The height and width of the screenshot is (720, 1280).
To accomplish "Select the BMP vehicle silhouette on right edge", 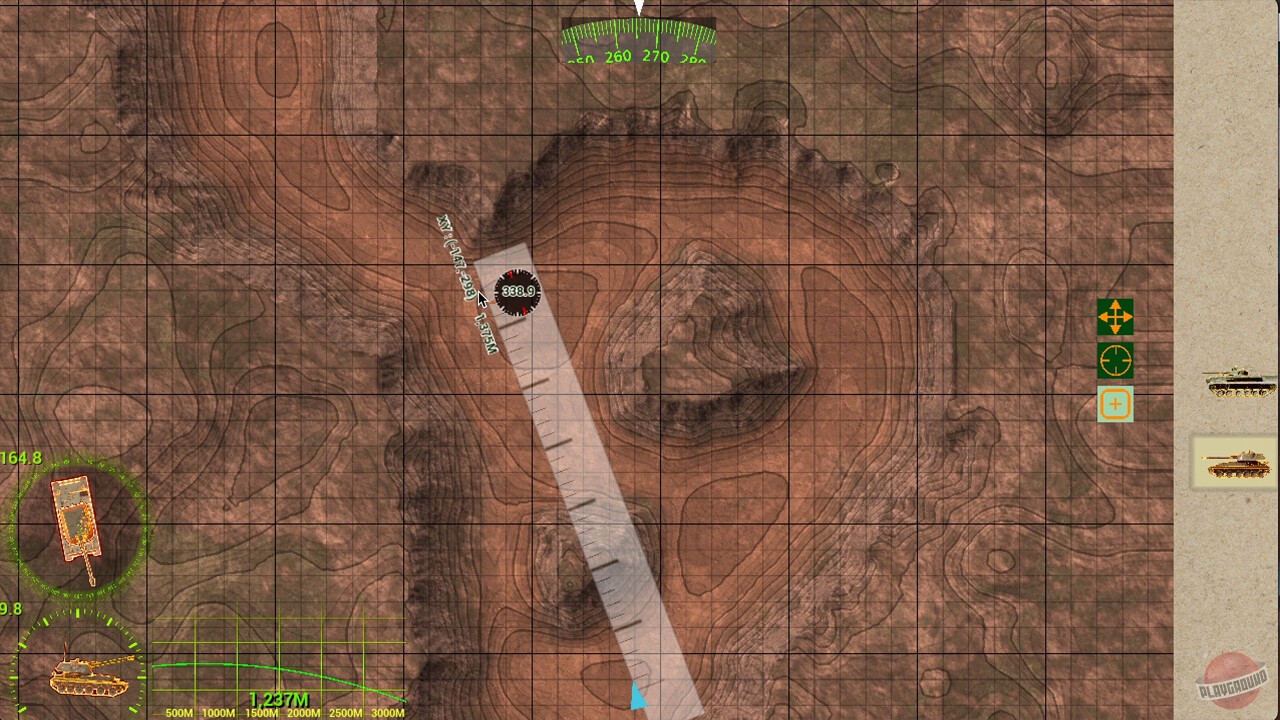I will pyautogui.click(x=1237, y=385).
